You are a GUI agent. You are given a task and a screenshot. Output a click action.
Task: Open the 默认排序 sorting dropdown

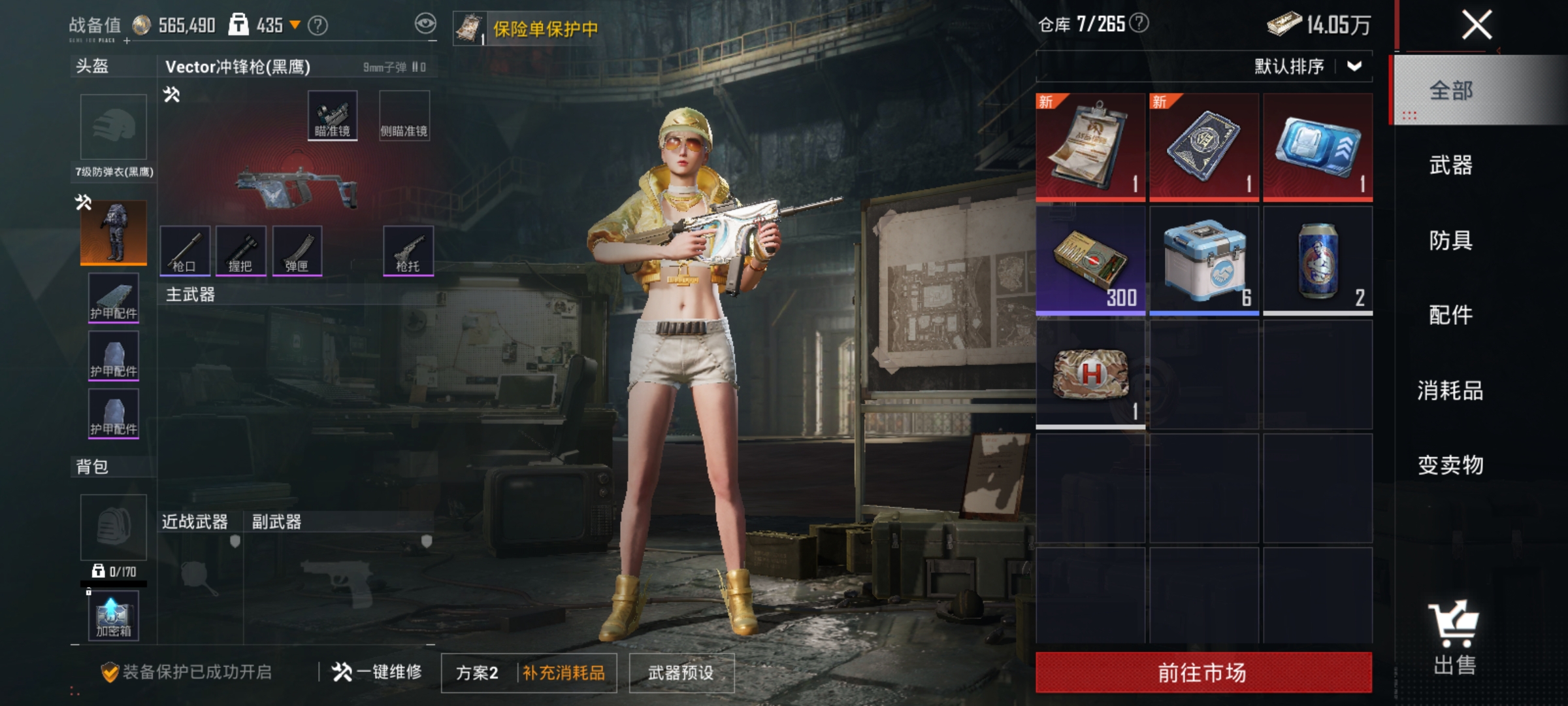1313,65
